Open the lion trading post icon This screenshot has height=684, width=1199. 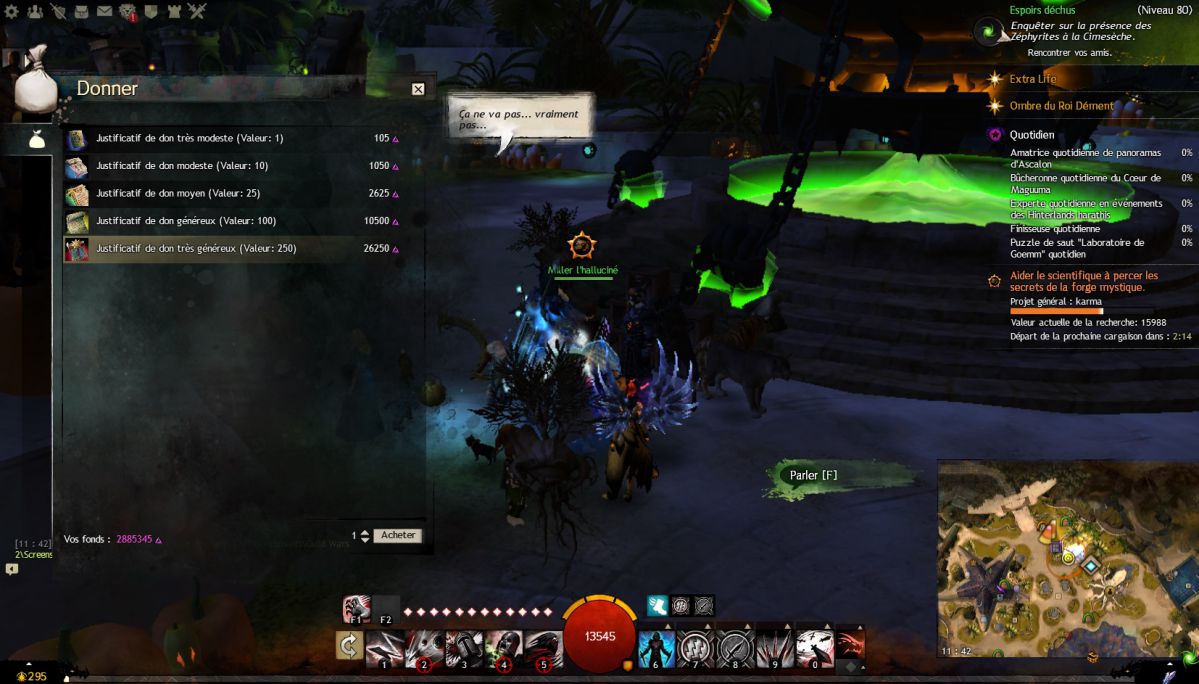click(x=128, y=12)
